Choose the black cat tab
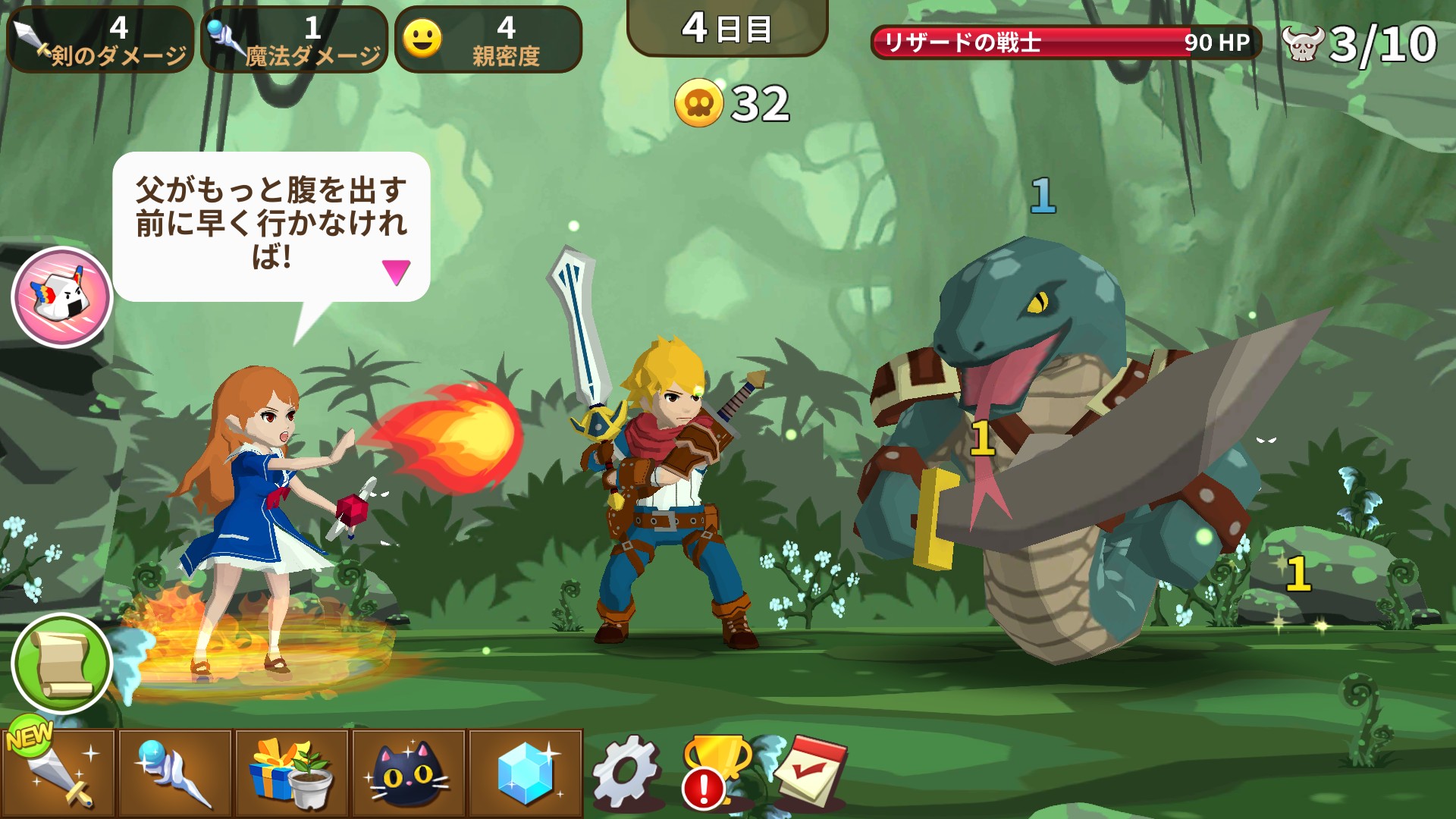The height and width of the screenshot is (819, 1456). click(x=409, y=773)
